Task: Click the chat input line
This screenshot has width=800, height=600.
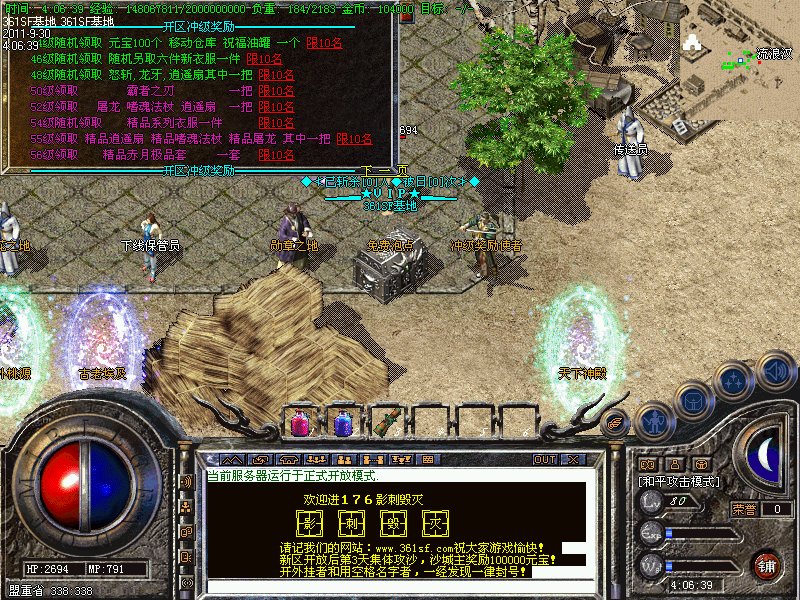Action: [400, 583]
